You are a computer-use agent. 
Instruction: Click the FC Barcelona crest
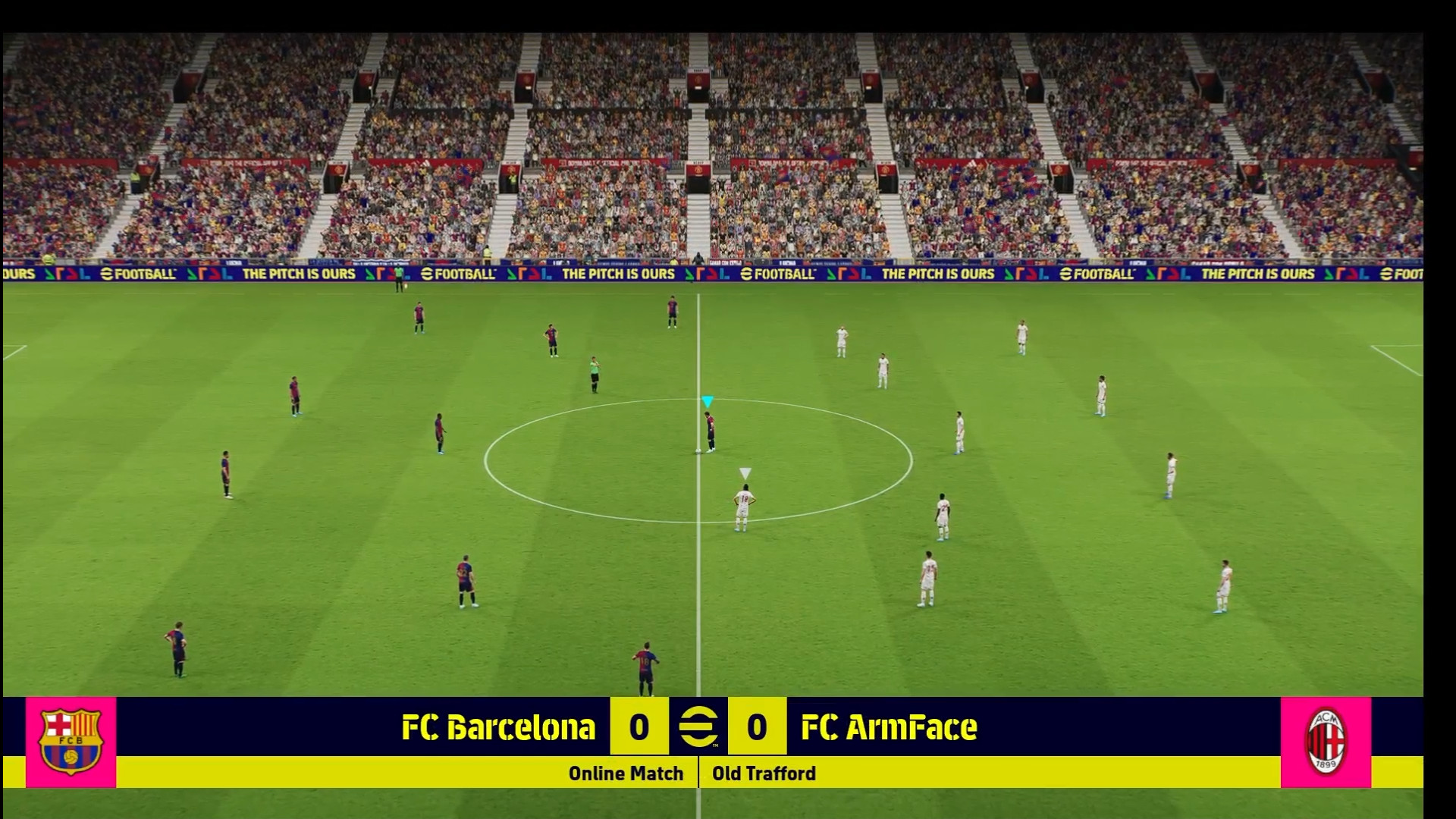(71, 742)
